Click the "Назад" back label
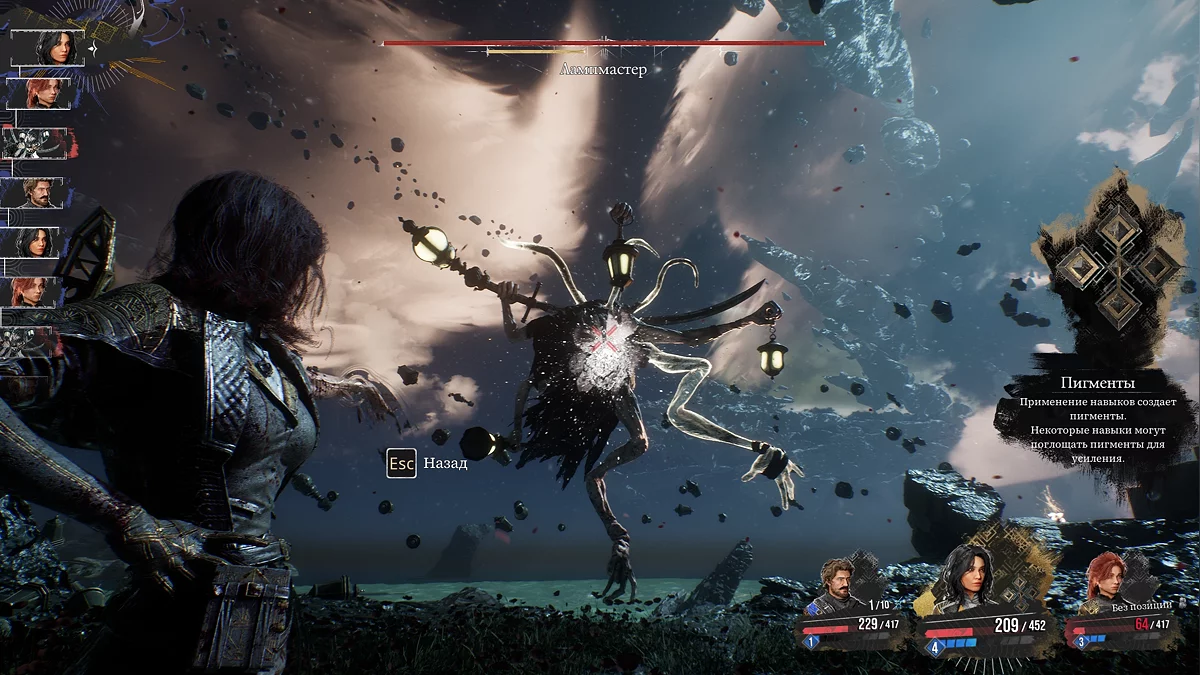The height and width of the screenshot is (675, 1200). pyautogui.click(x=445, y=464)
